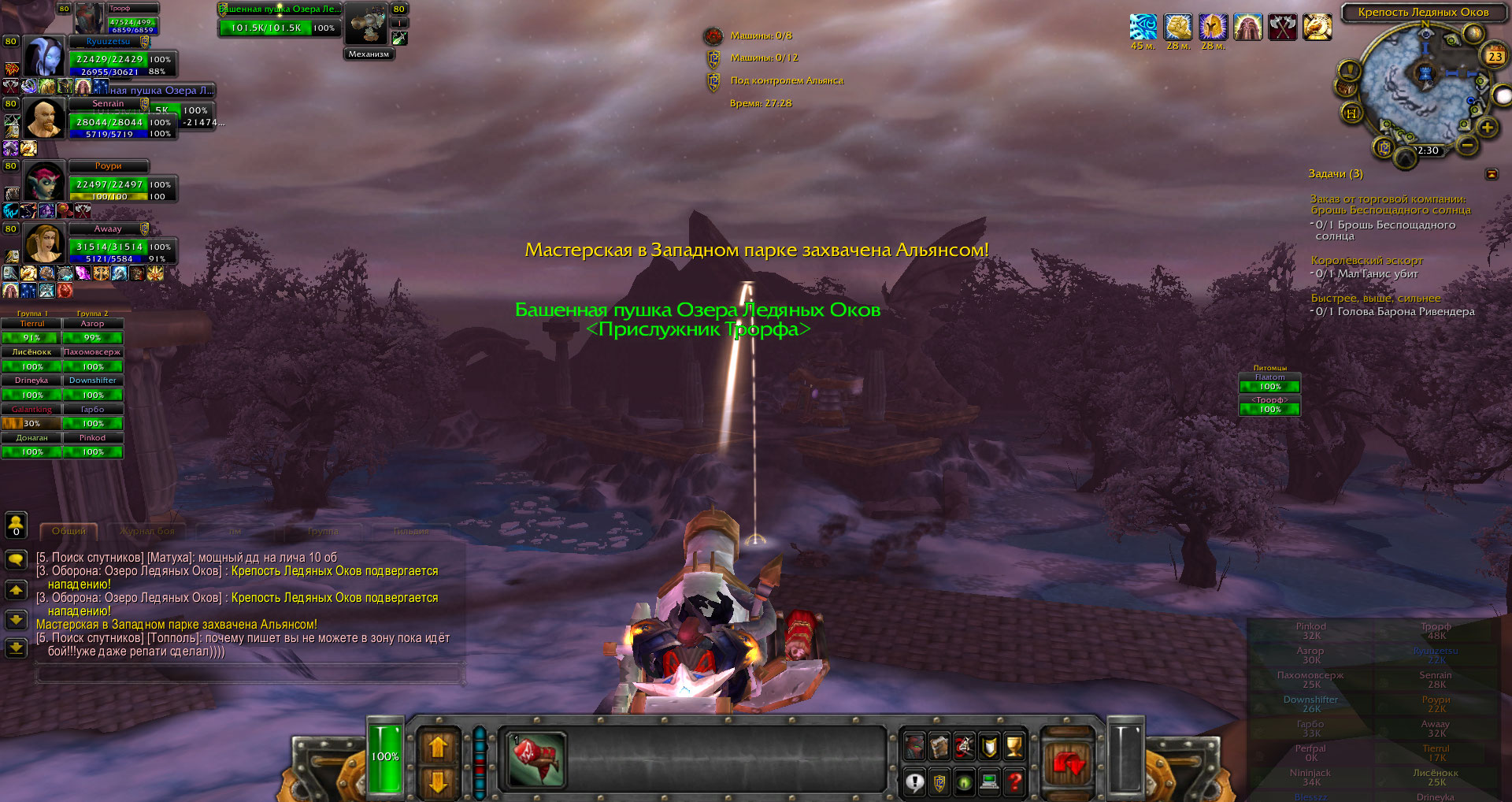Click the chat input field
The height and width of the screenshot is (802, 1512).
249,673
